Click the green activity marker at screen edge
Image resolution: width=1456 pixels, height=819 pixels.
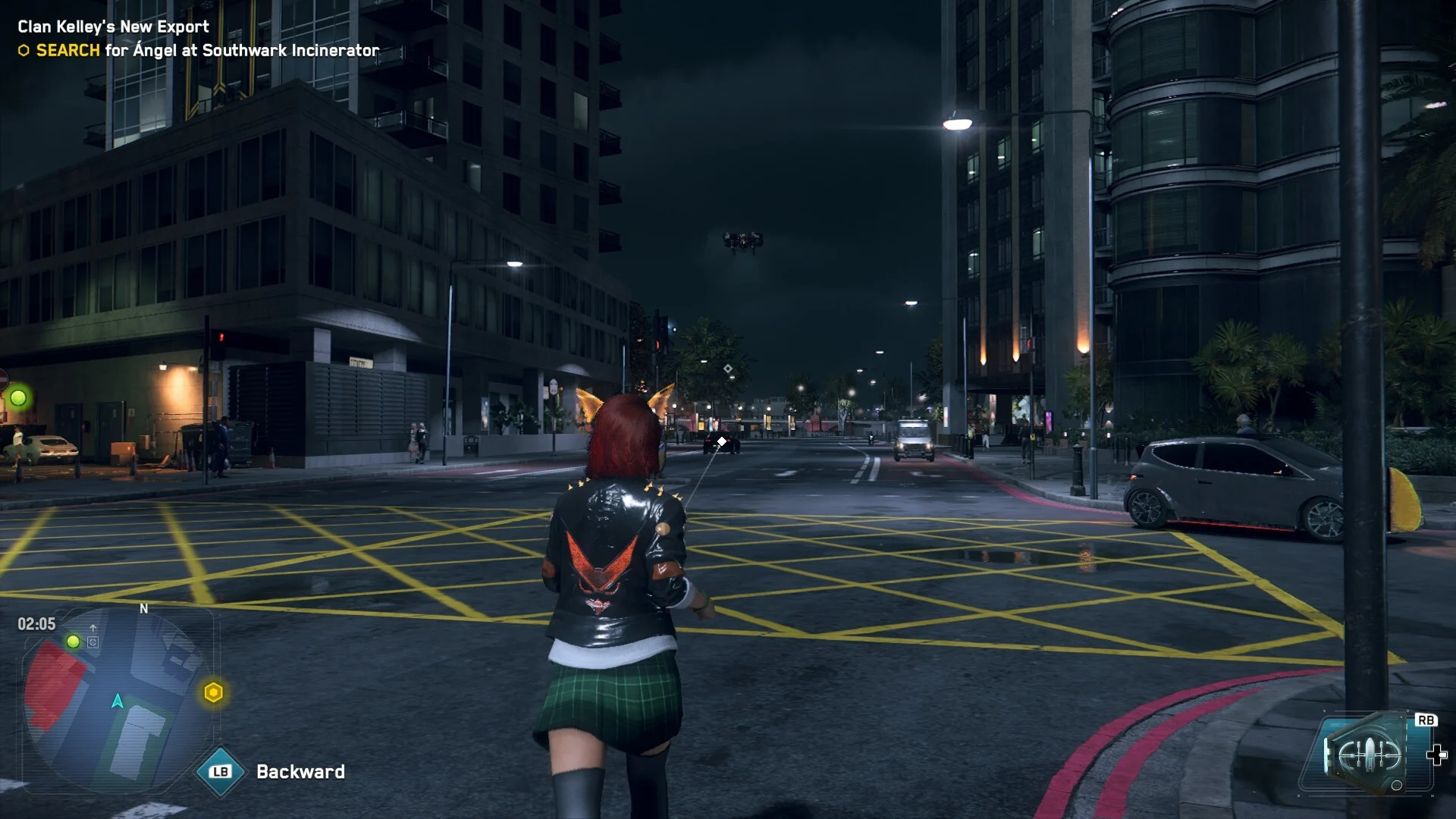pos(18,397)
